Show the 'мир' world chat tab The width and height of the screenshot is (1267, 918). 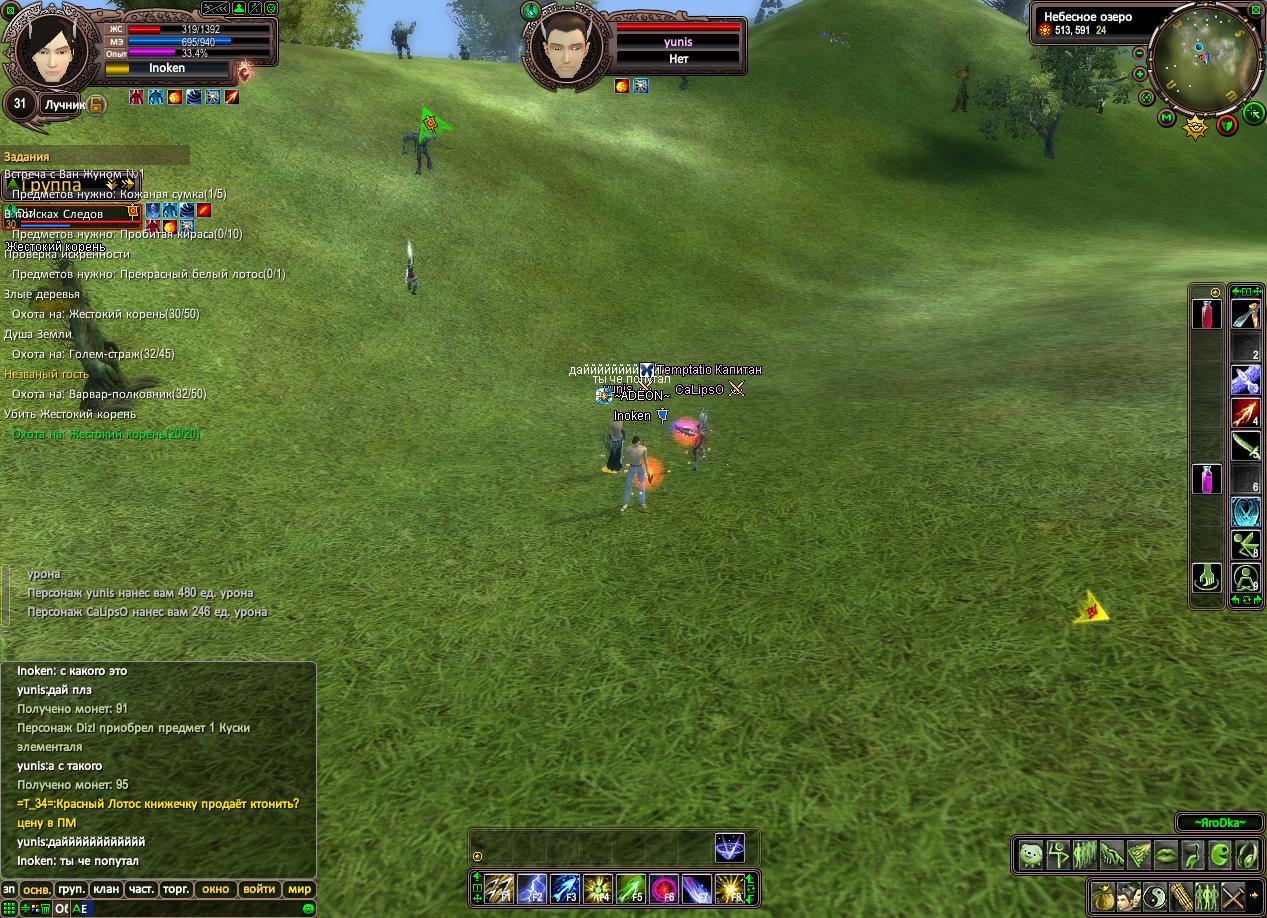click(299, 889)
